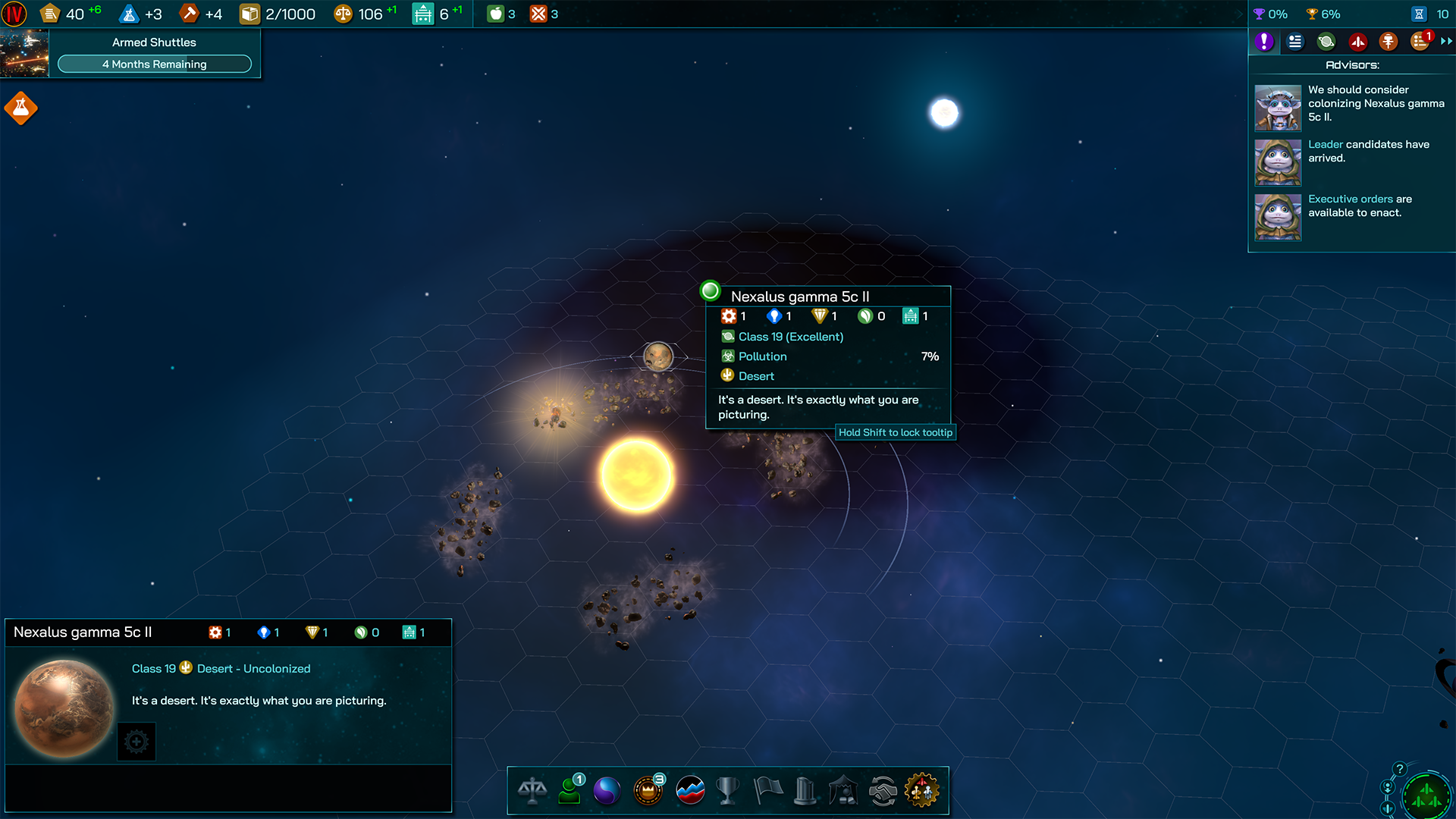Open the green leader screen icon

point(570,791)
